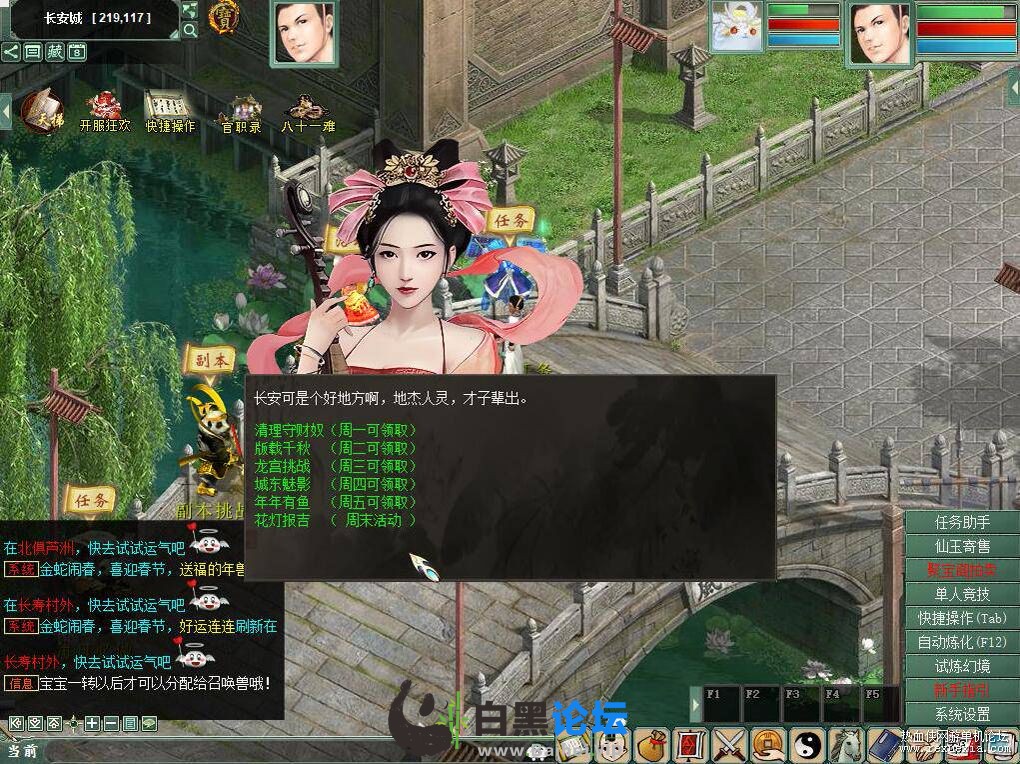Open the yin-yang icon in bottom bar
This screenshot has height=764, width=1020.
click(x=806, y=745)
